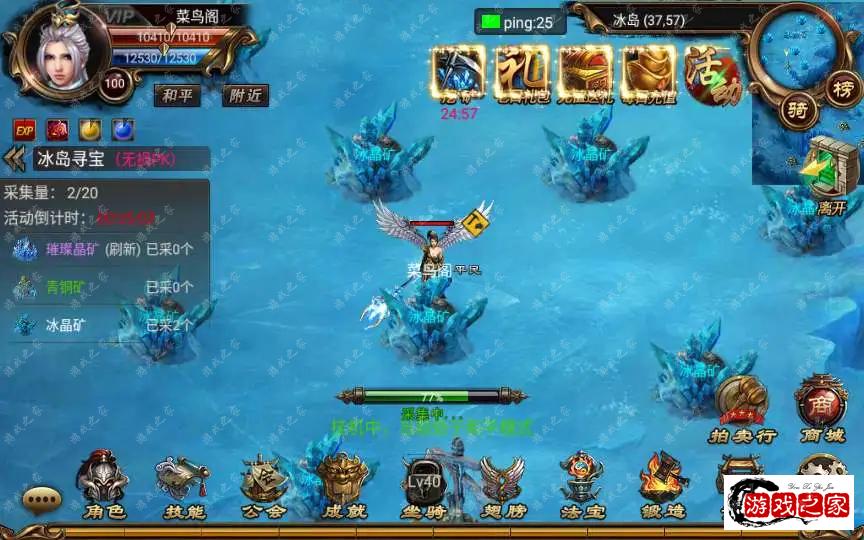The image size is (864, 540).
Task: Click the EXP buff icon
Action: 25,129
